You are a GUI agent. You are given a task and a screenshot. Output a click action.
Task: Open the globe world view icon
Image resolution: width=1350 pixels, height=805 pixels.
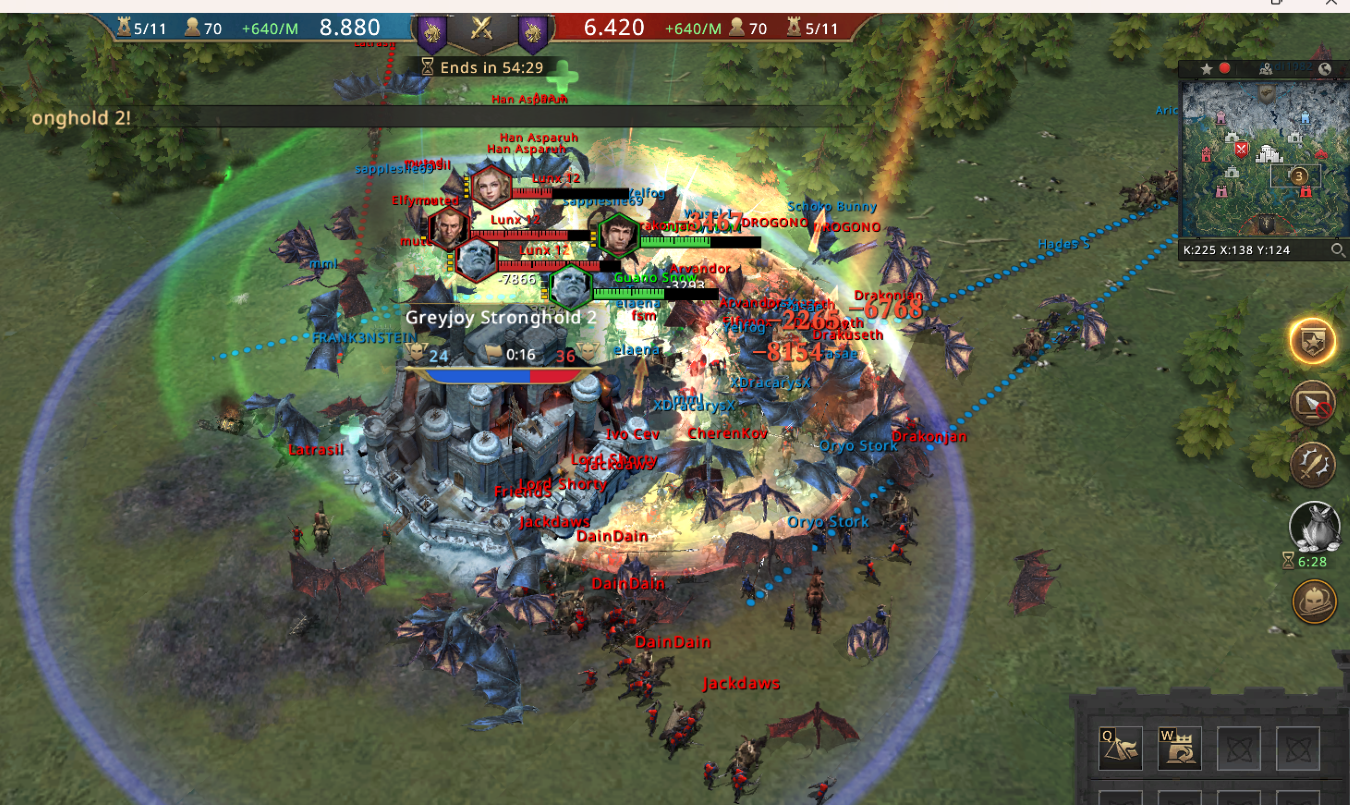1325,69
